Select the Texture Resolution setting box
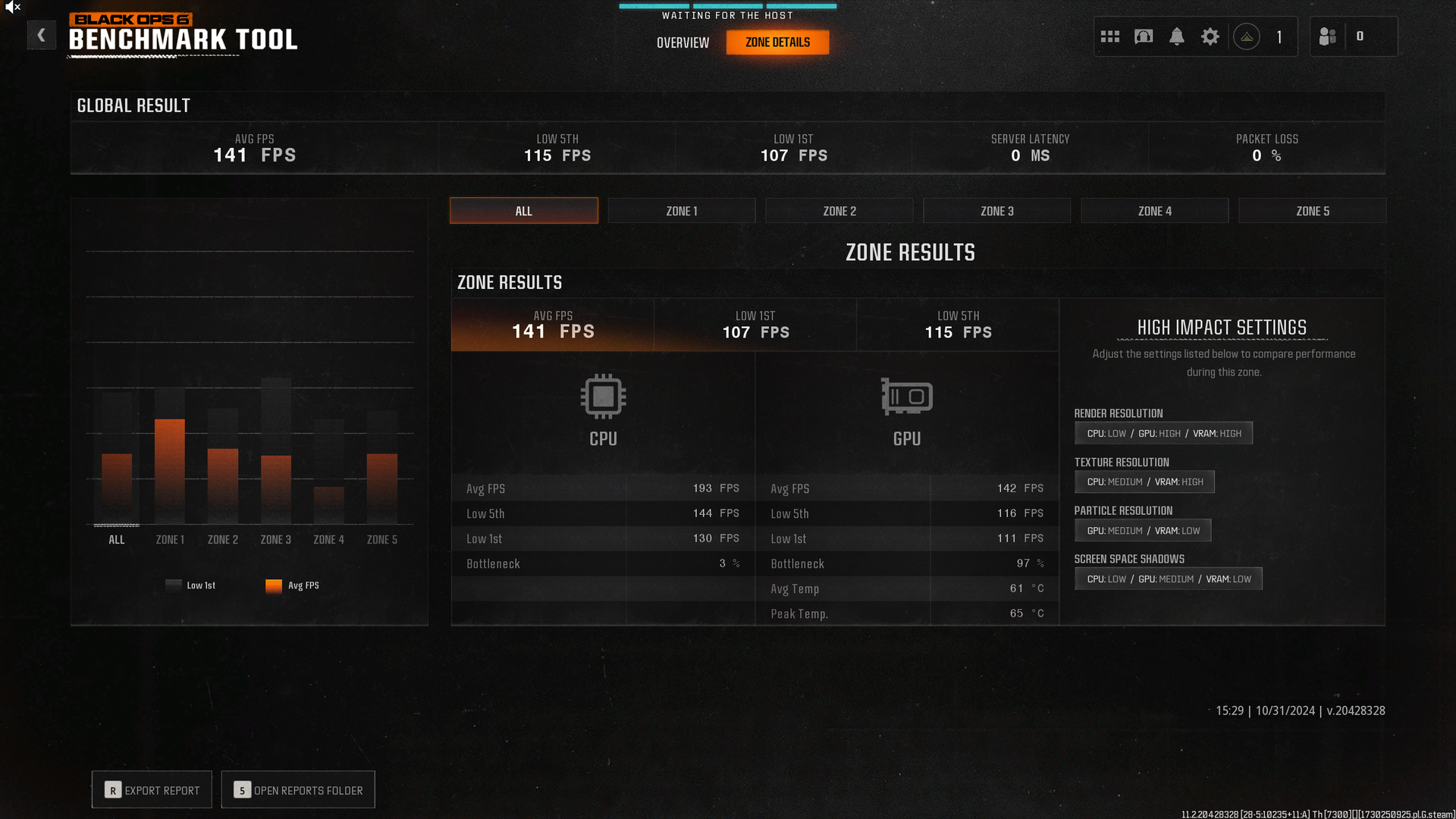 1144,482
